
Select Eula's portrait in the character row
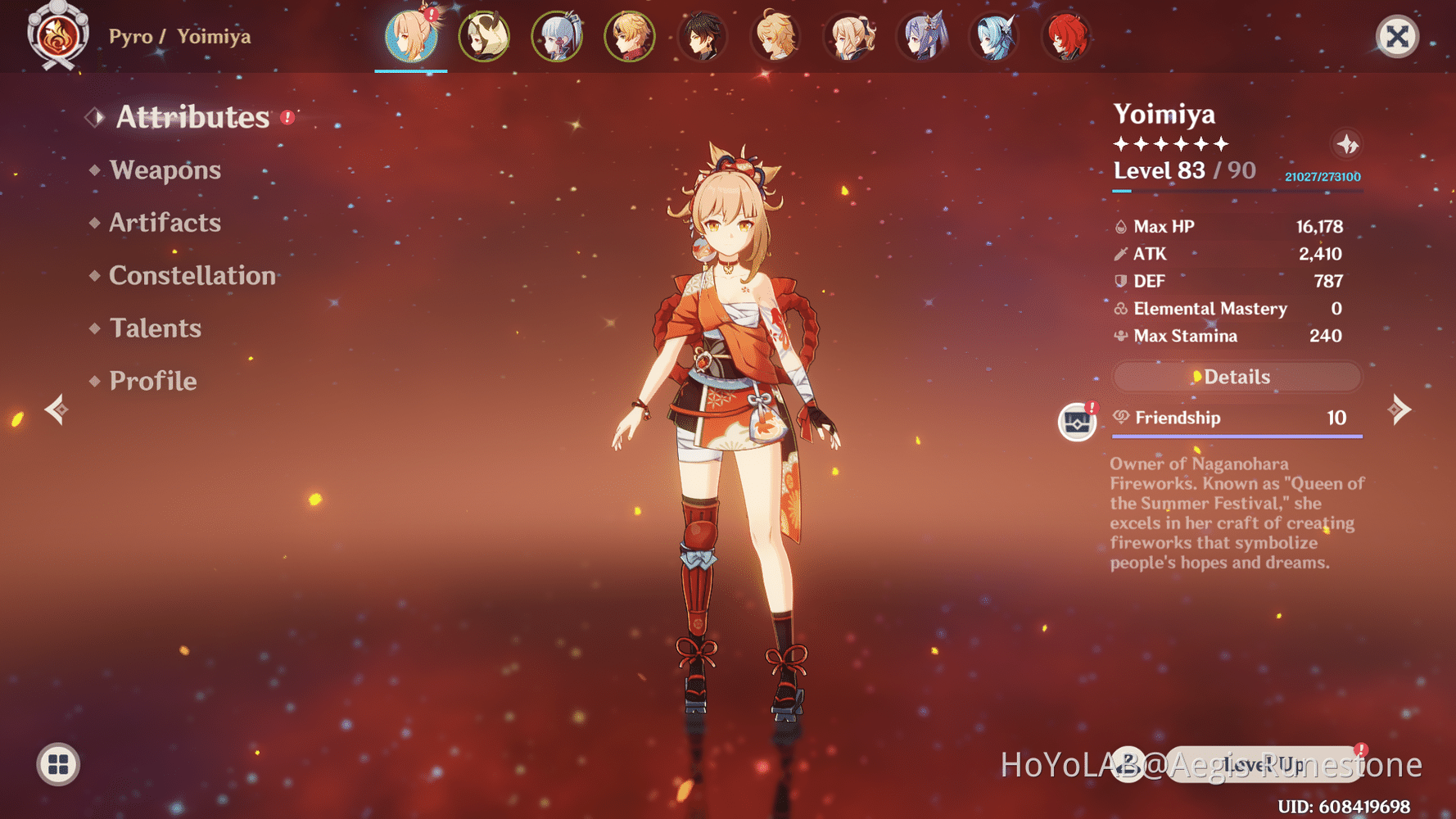coord(993,37)
